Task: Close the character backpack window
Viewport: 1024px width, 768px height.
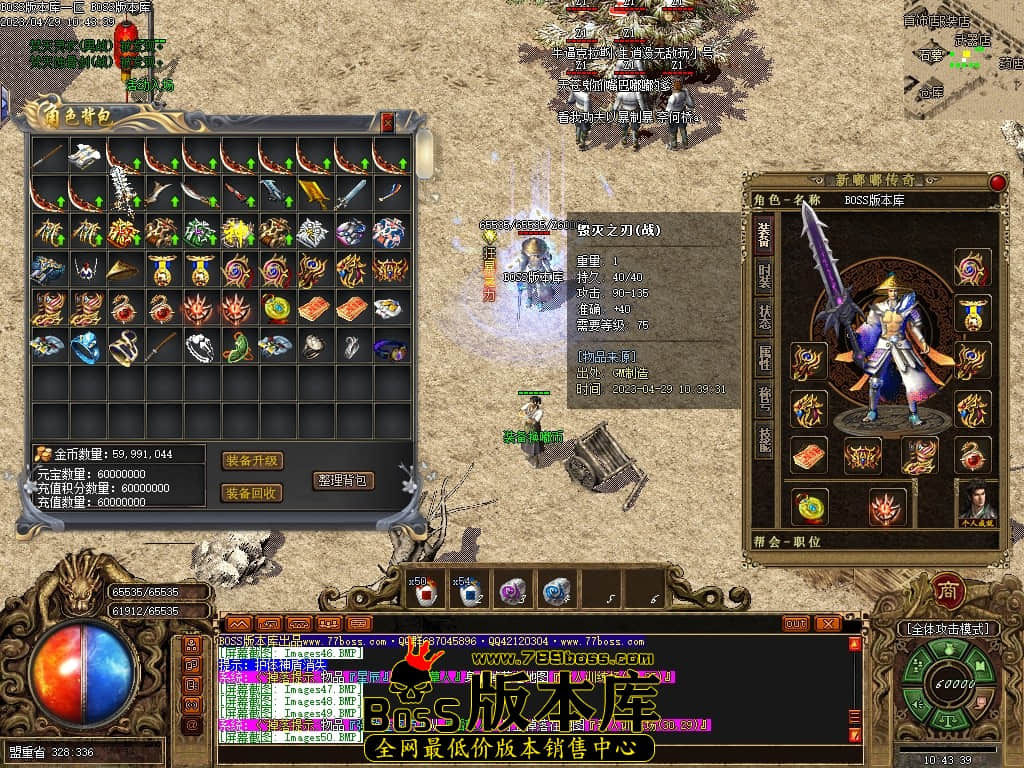Action: pyautogui.click(x=388, y=122)
